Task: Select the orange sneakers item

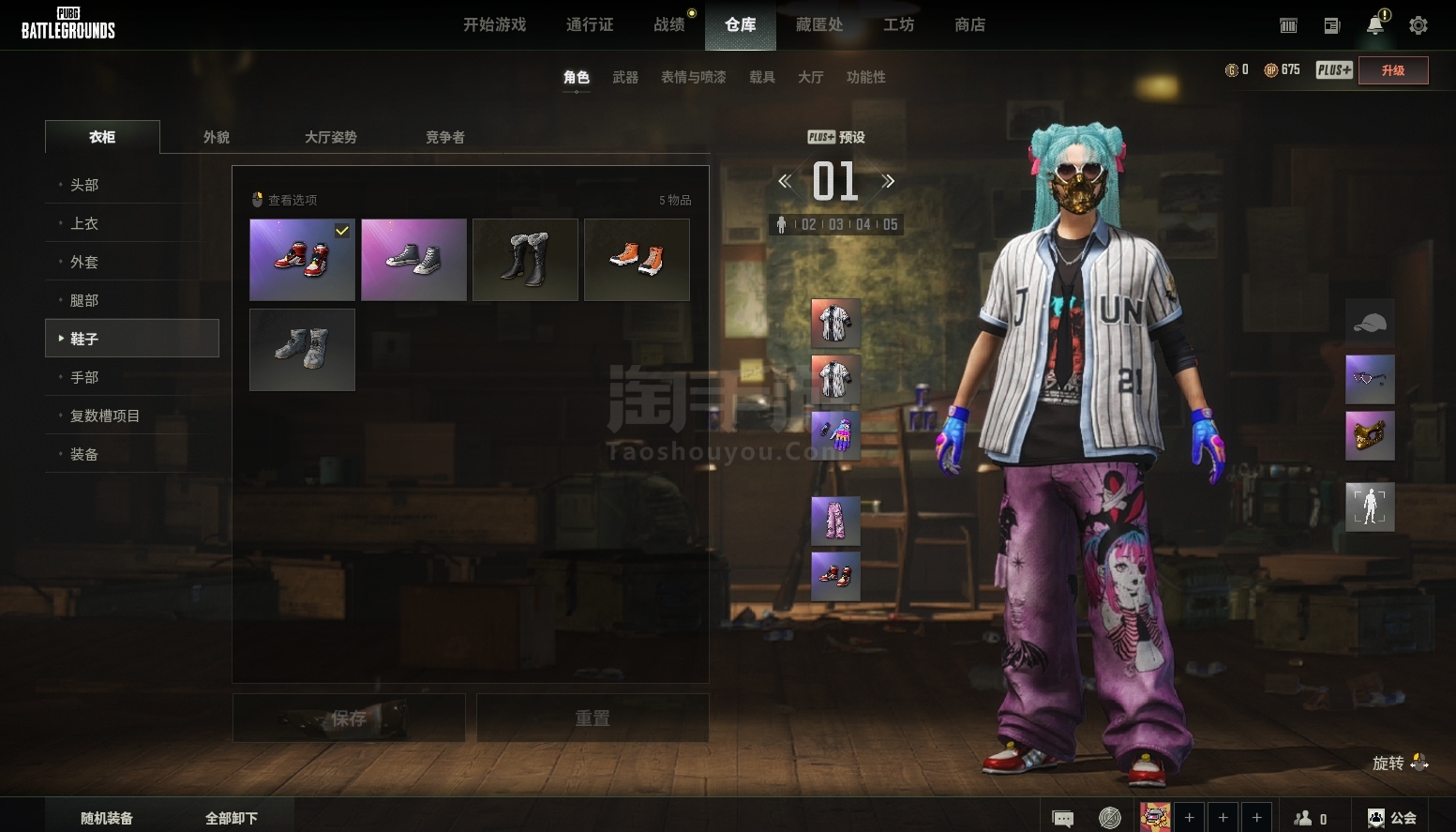Action: (x=637, y=260)
